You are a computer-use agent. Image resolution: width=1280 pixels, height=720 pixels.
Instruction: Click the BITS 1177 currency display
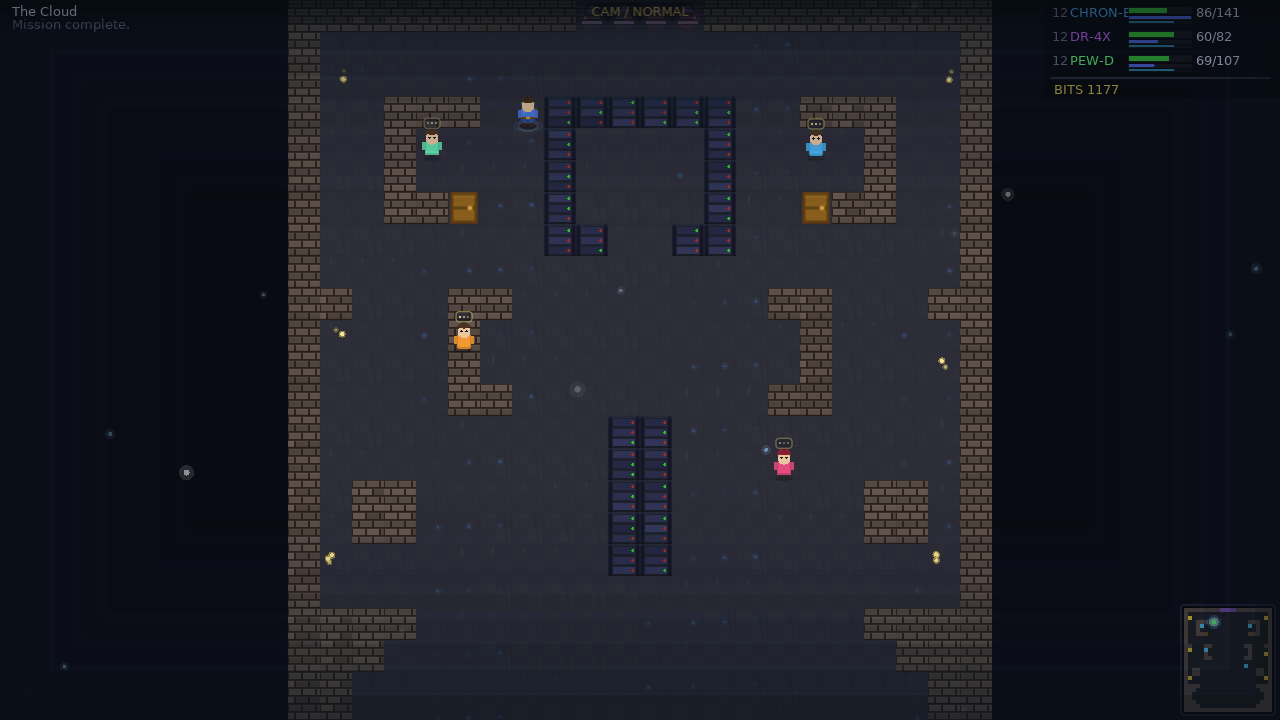point(1086,89)
